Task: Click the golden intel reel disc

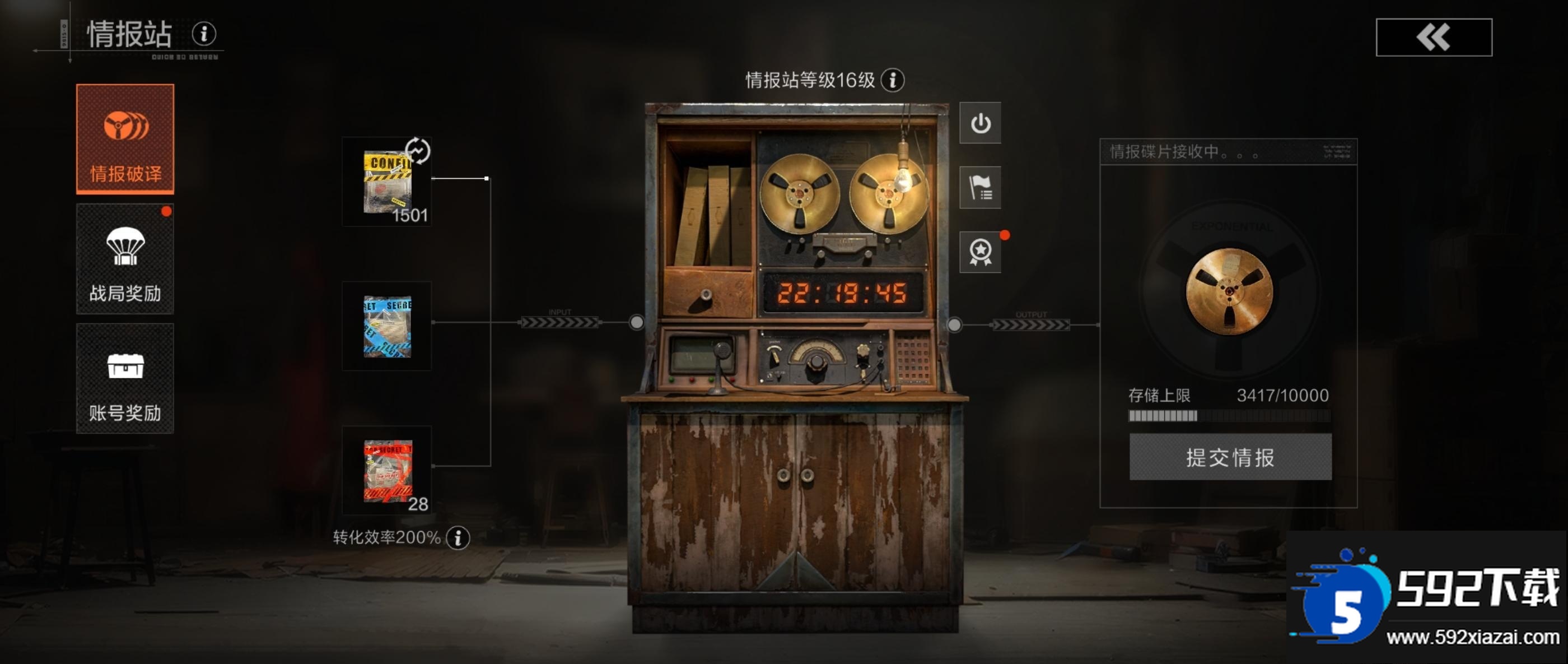Action: 1229,291
